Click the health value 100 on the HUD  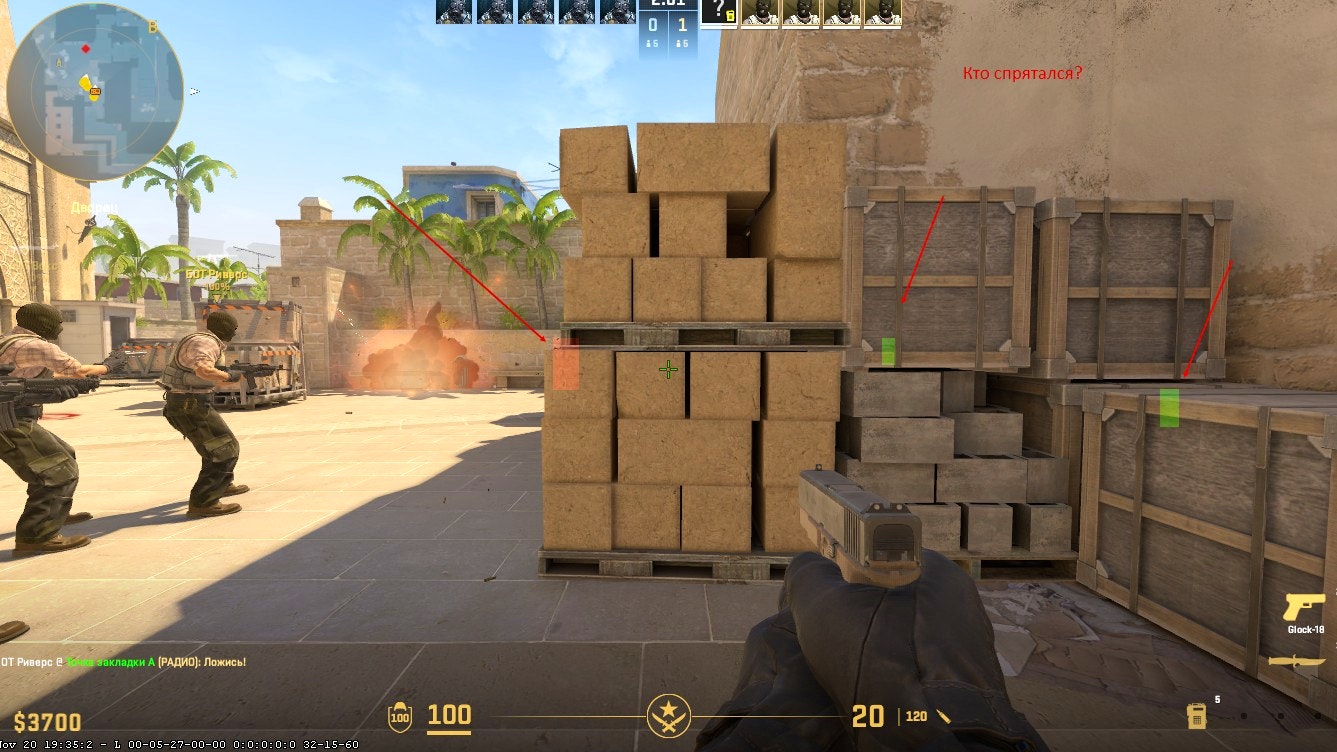(x=450, y=716)
